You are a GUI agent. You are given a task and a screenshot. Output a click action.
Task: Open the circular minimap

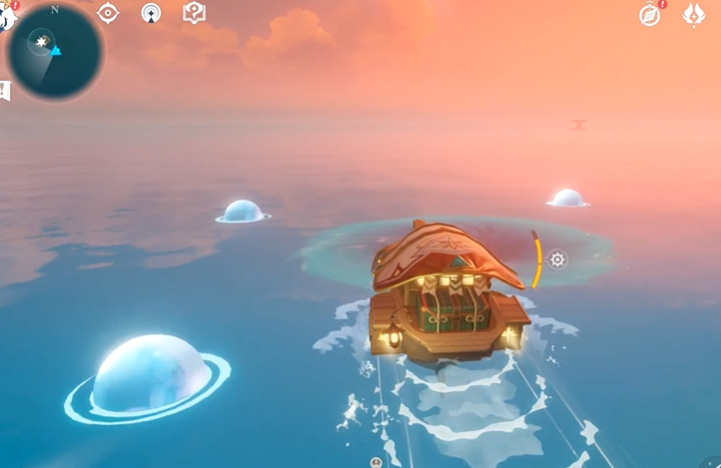click(x=53, y=50)
